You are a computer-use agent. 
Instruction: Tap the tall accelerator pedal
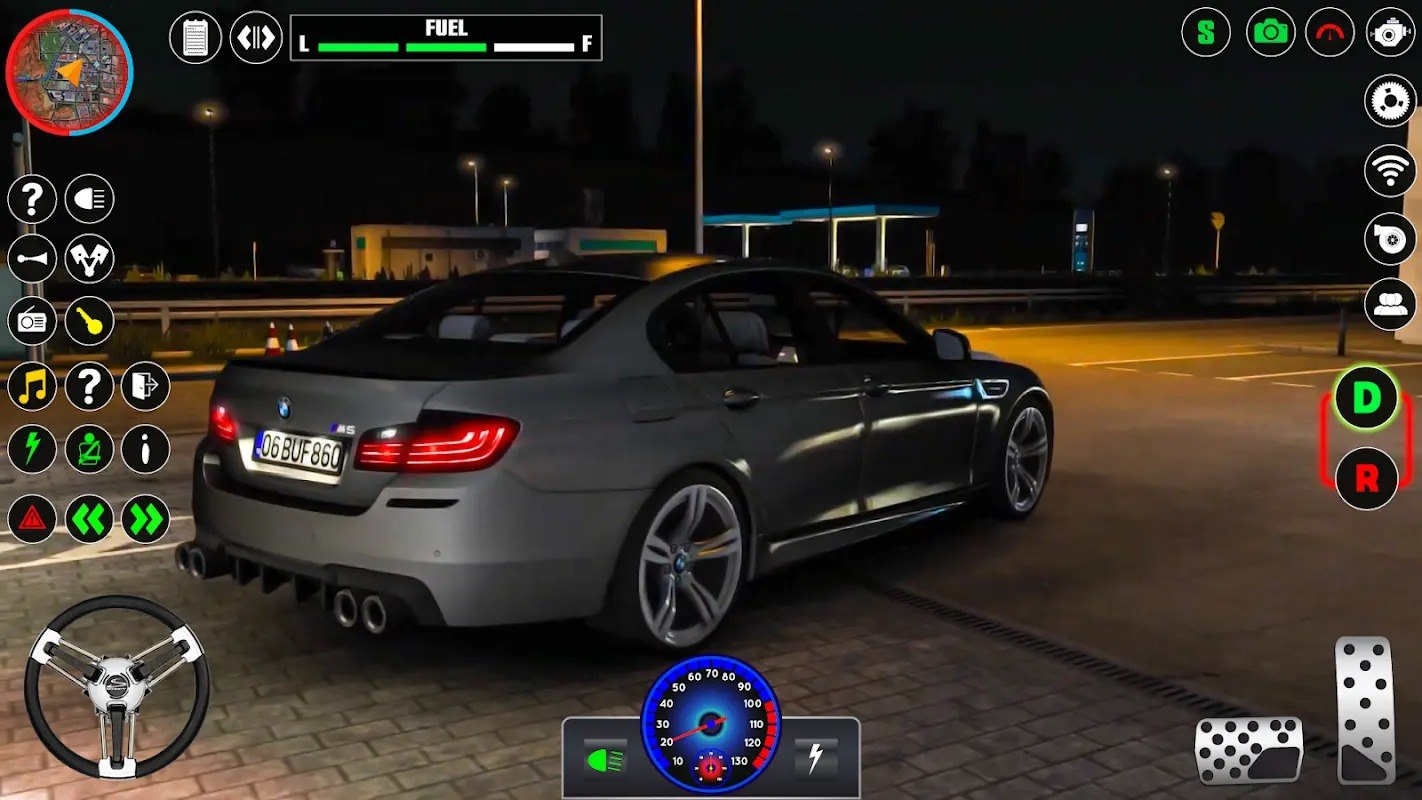(1365, 710)
